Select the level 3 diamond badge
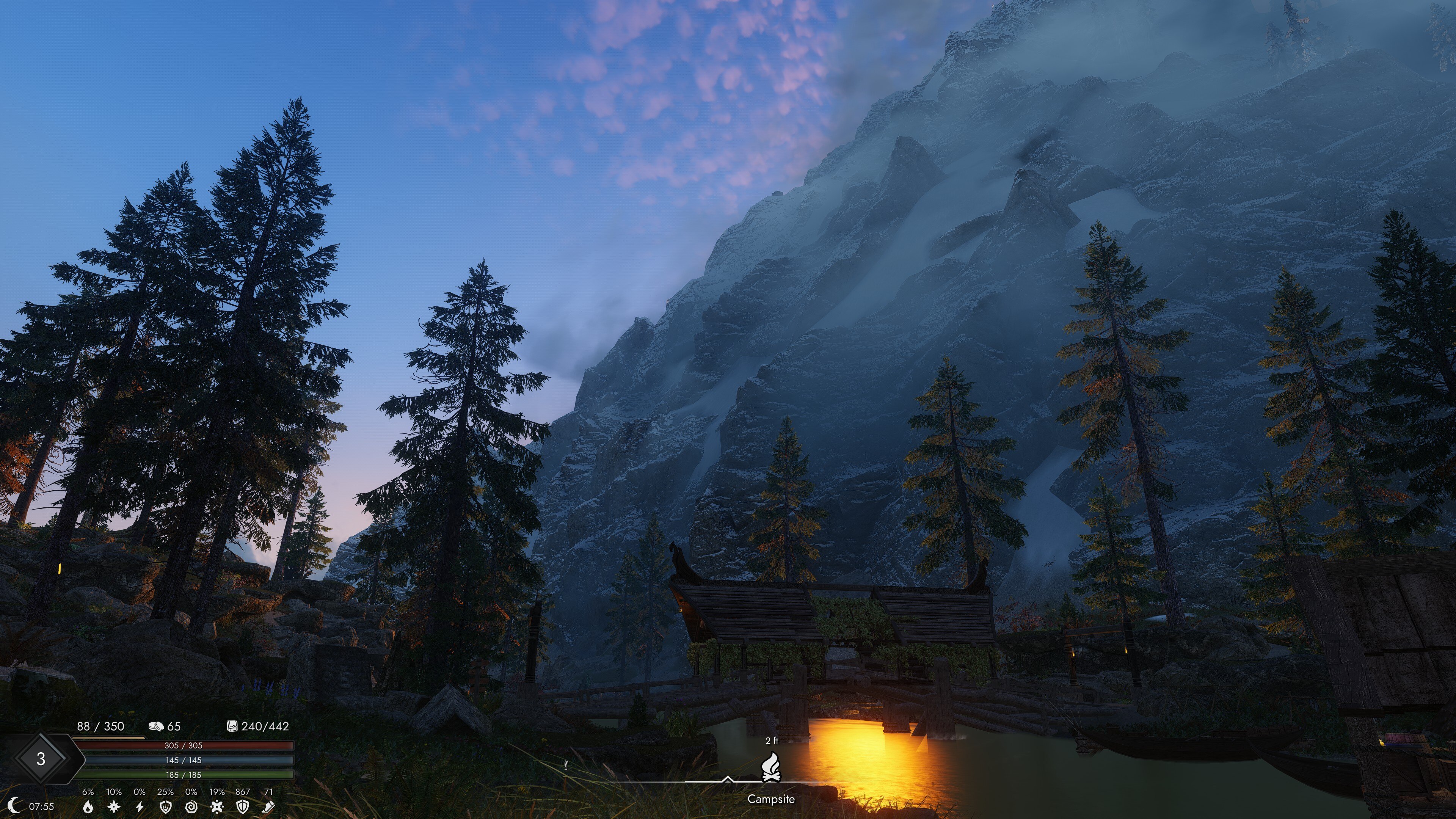 coord(41,759)
